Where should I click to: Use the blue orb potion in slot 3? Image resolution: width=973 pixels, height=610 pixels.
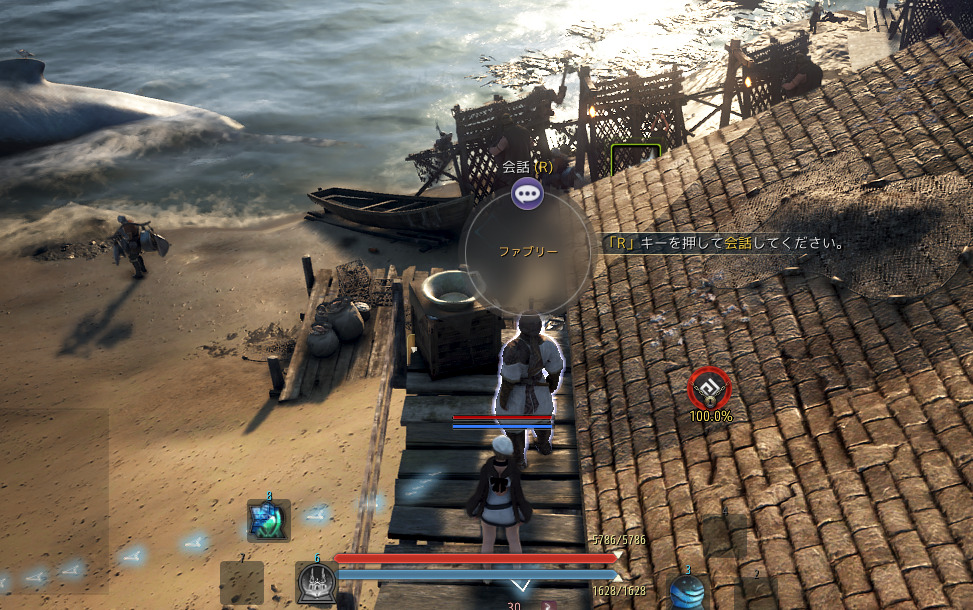[687, 592]
